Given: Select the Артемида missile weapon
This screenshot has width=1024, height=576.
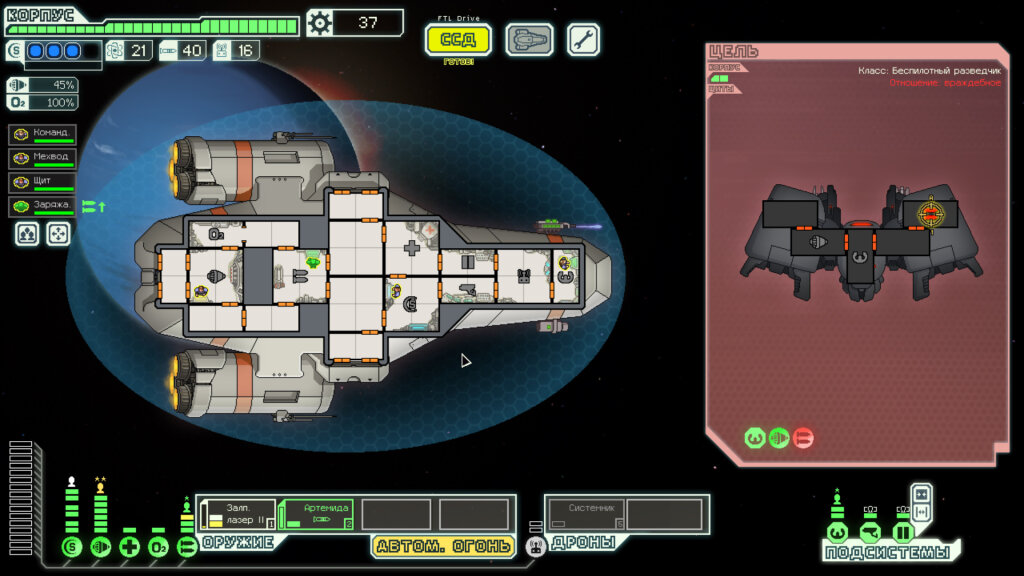Looking at the screenshot, I should (316, 514).
